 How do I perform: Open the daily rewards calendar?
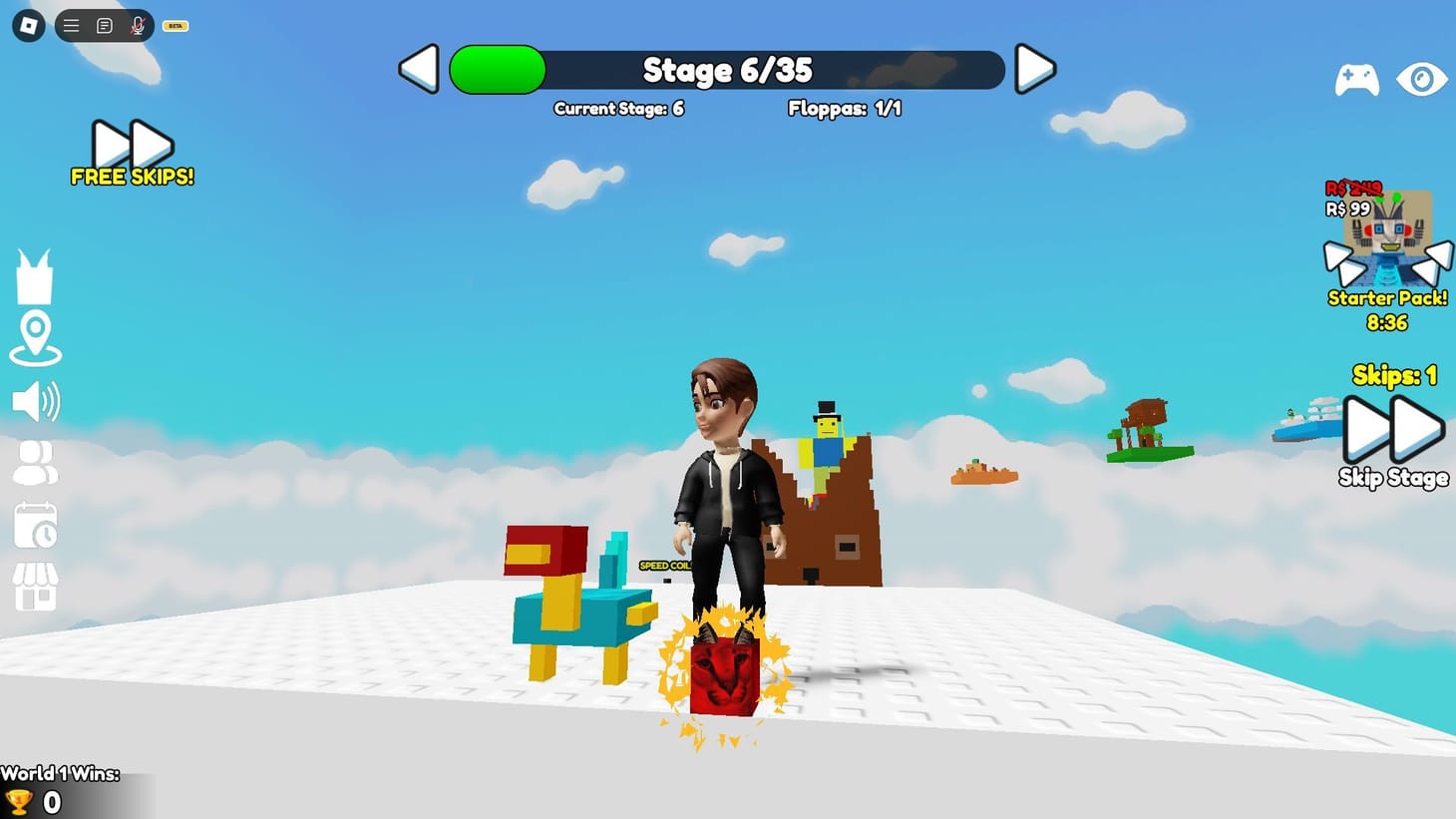pyautogui.click(x=36, y=527)
